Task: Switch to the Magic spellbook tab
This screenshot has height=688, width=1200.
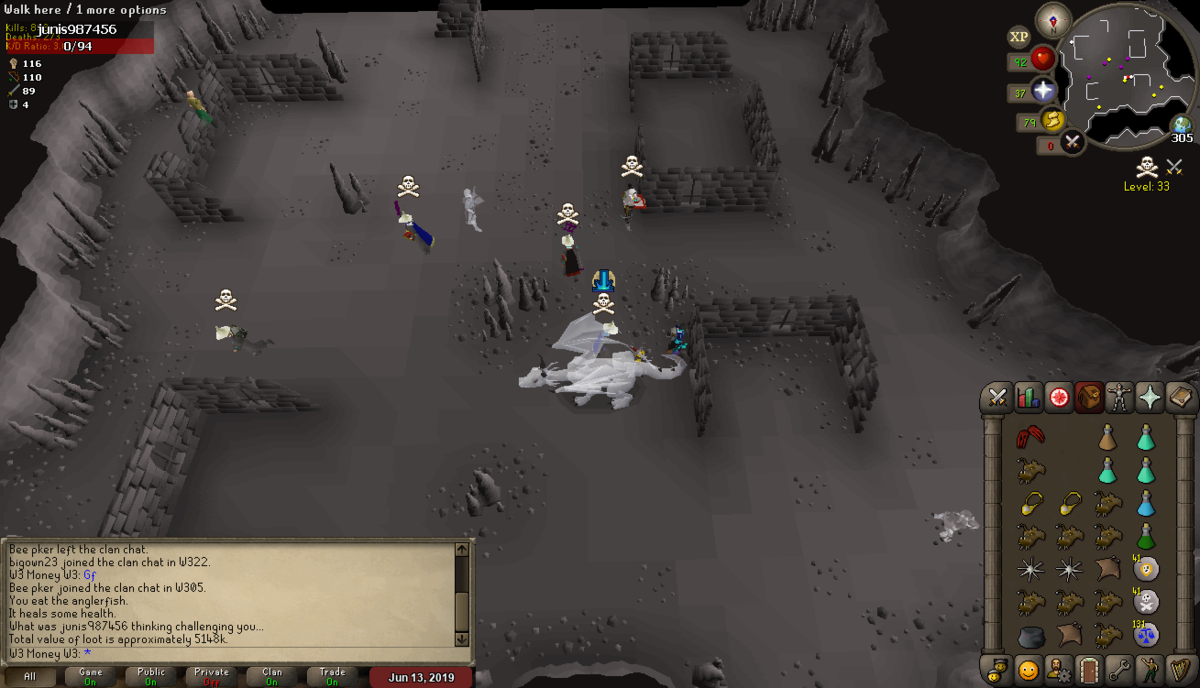Action: [1182, 398]
